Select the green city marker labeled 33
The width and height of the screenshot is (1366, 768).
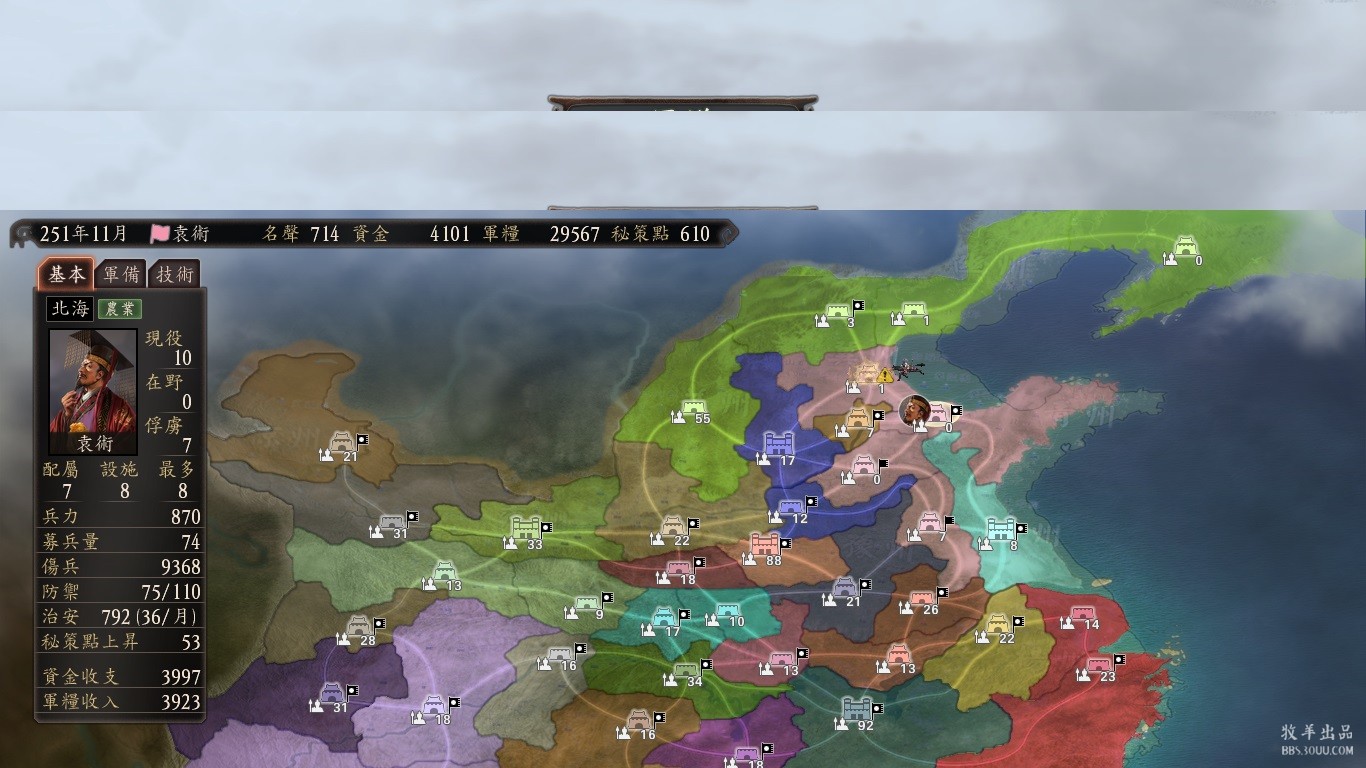pyautogui.click(x=525, y=529)
